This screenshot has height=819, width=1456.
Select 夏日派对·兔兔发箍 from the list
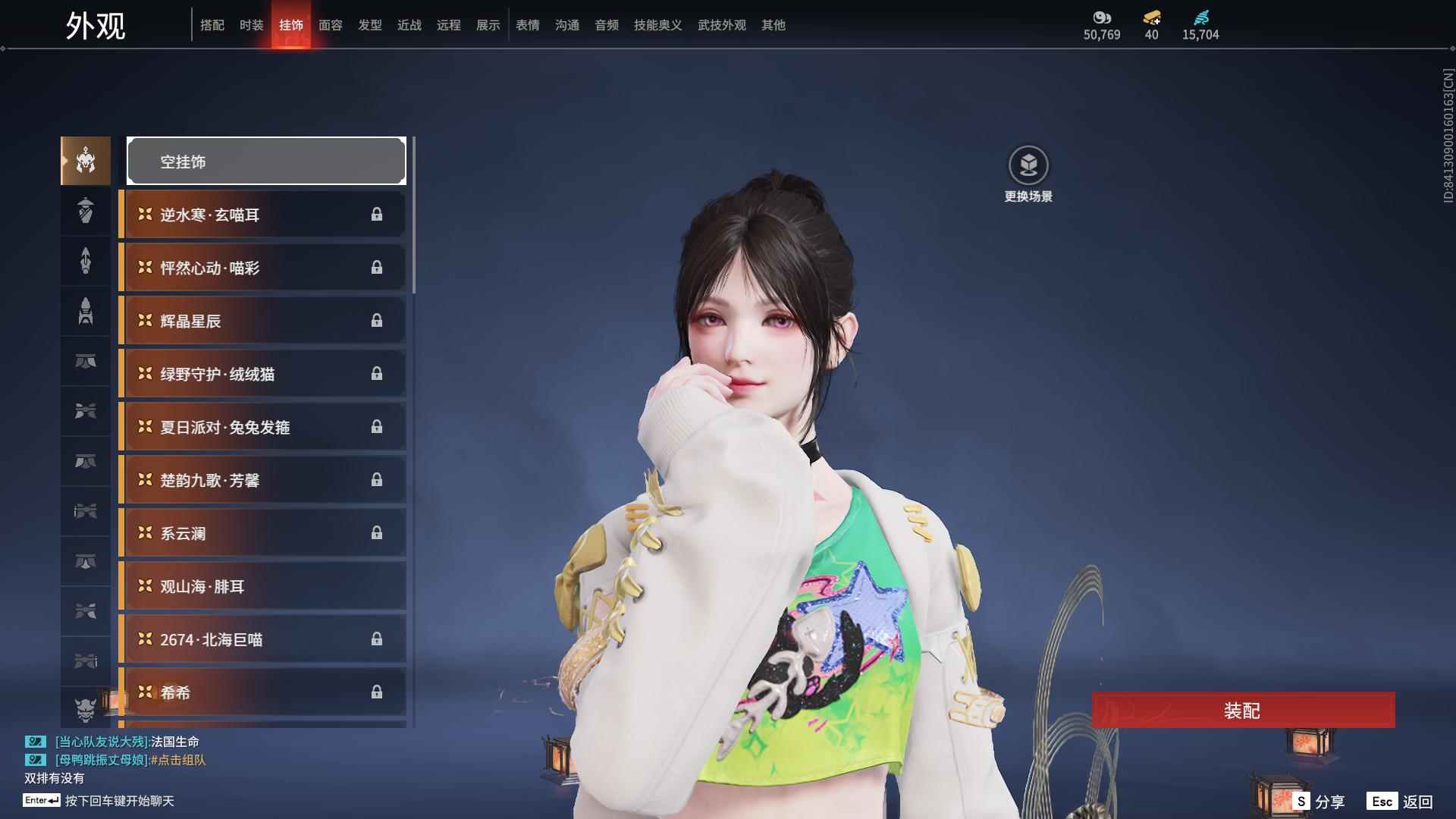[x=262, y=427]
